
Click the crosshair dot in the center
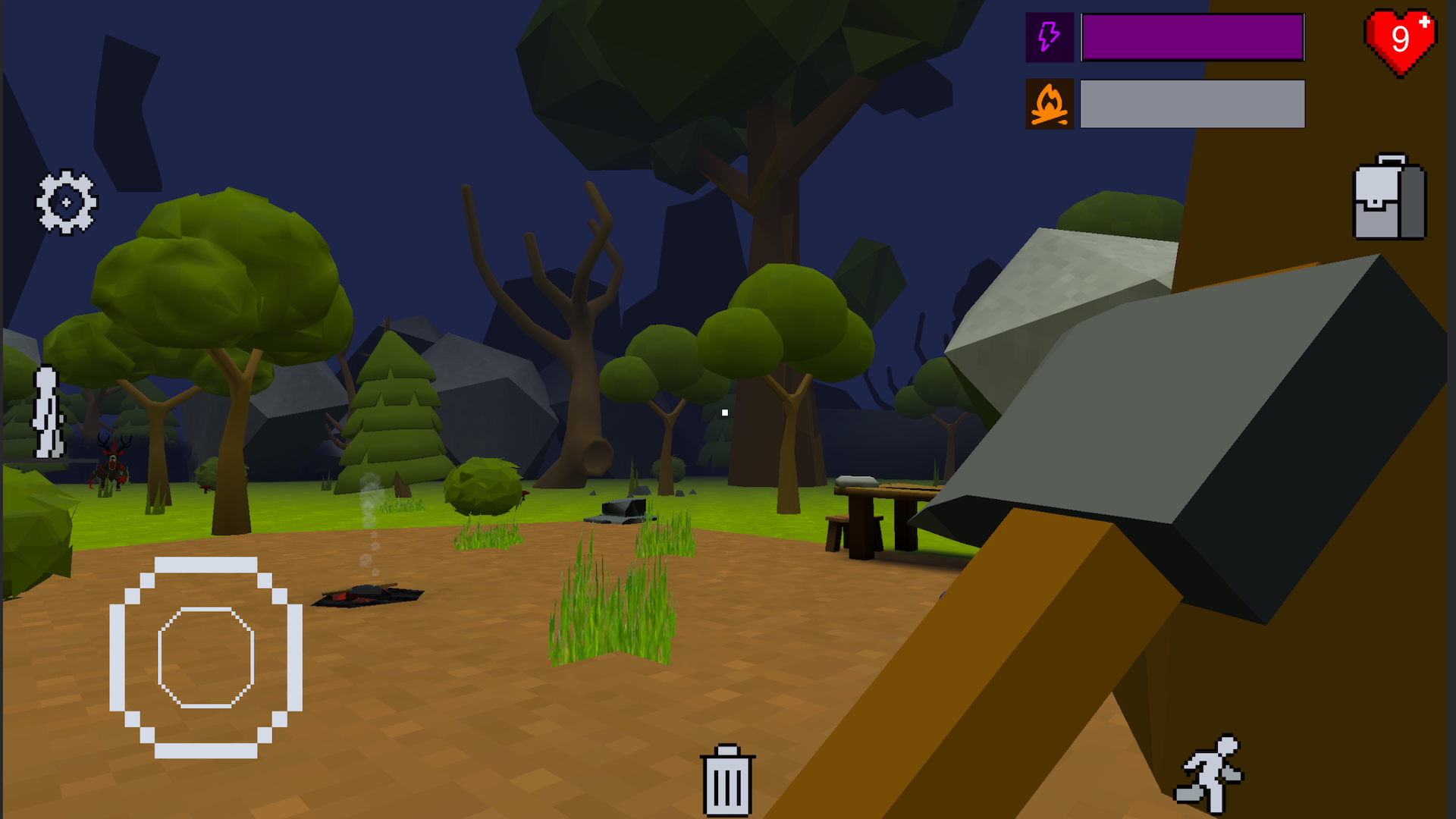(x=725, y=411)
